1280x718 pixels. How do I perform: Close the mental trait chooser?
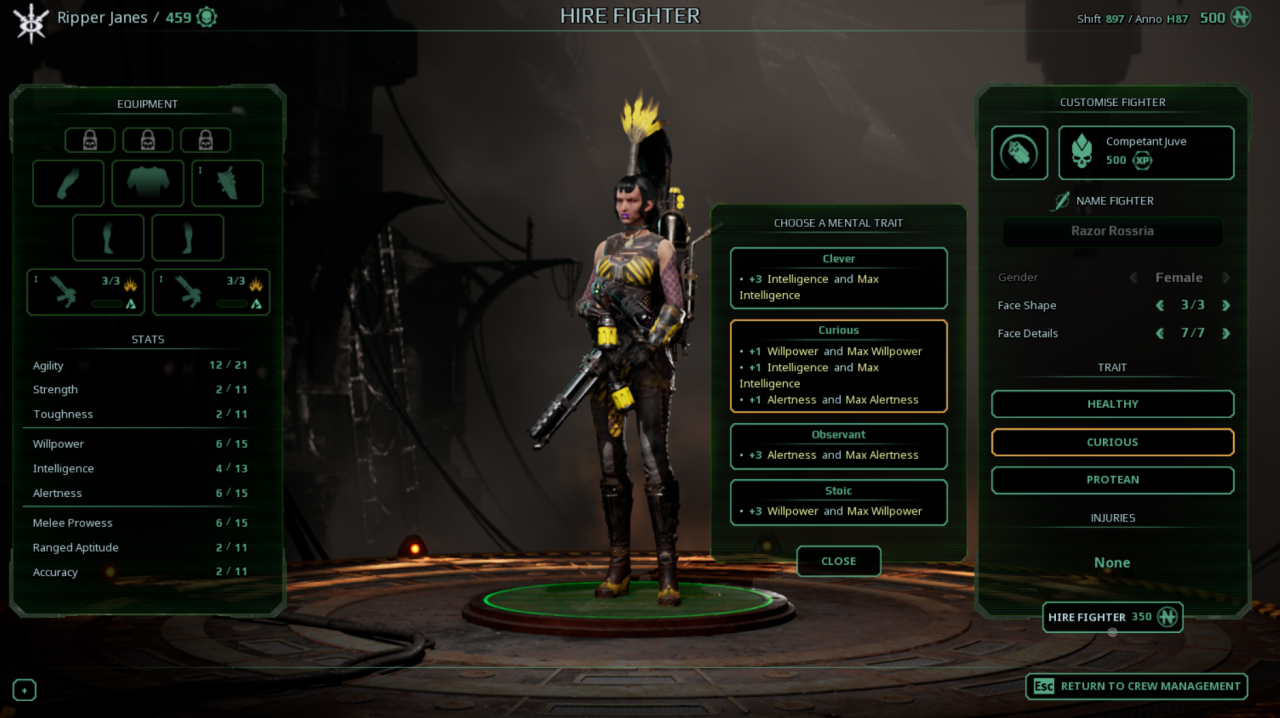coord(838,561)
